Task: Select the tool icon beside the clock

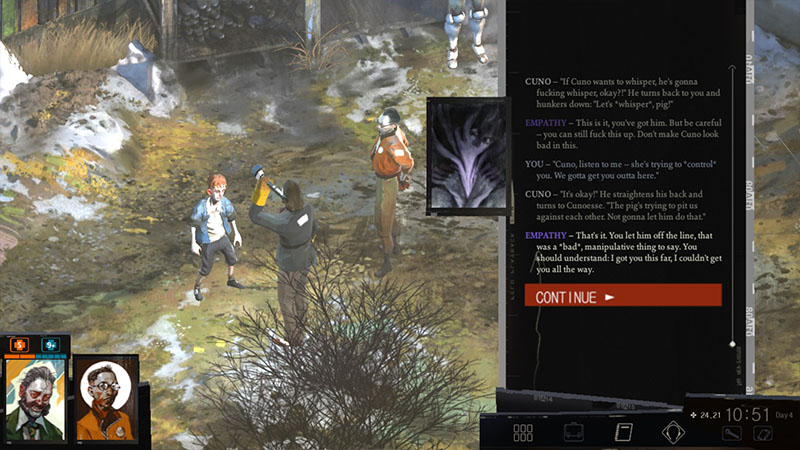Action: 732,433
